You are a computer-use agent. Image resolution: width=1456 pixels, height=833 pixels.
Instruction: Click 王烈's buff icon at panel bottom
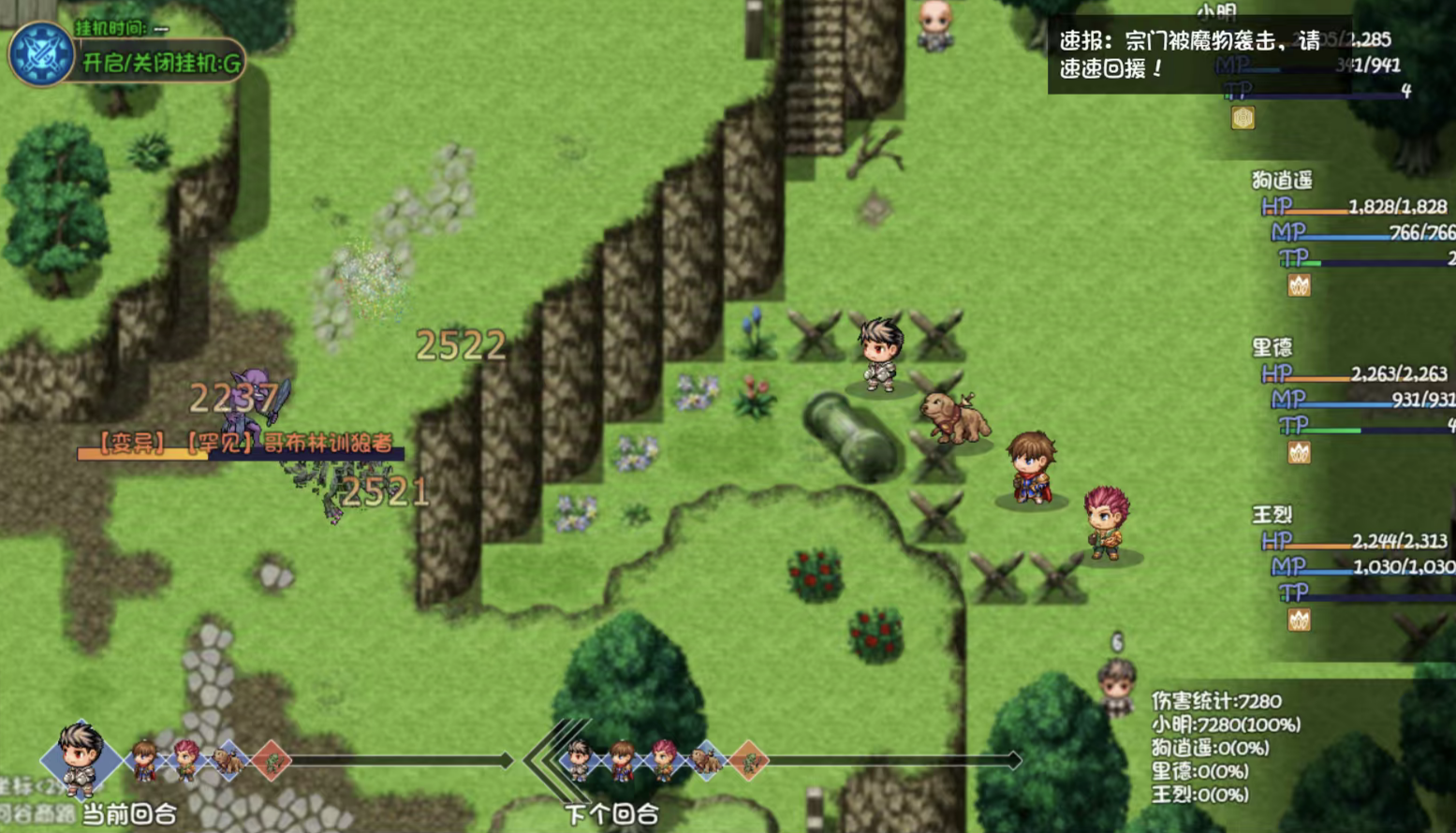(x=1298, y=619)
